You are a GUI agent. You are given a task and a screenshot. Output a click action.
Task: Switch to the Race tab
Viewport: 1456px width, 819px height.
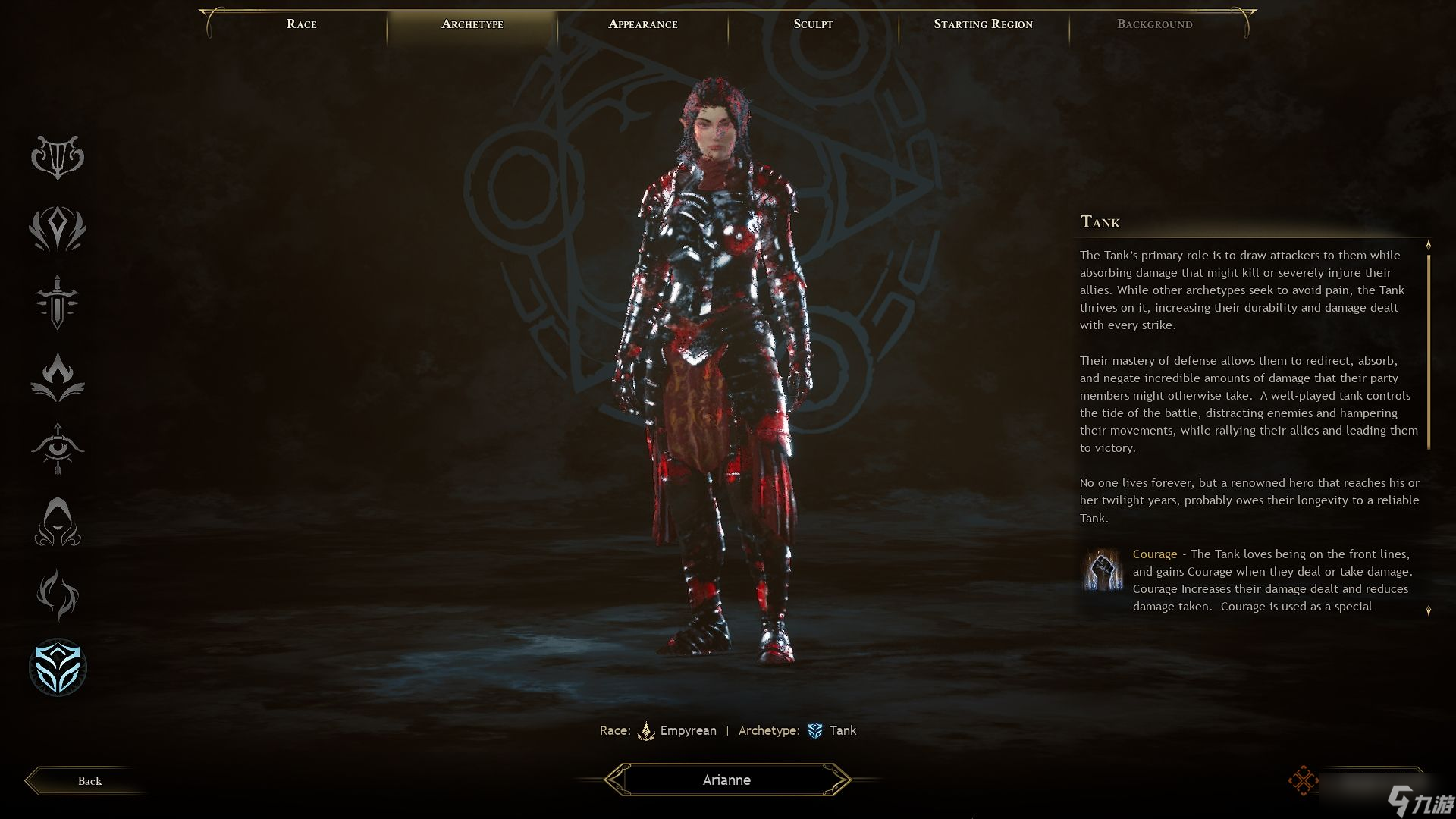coord(302,24)
